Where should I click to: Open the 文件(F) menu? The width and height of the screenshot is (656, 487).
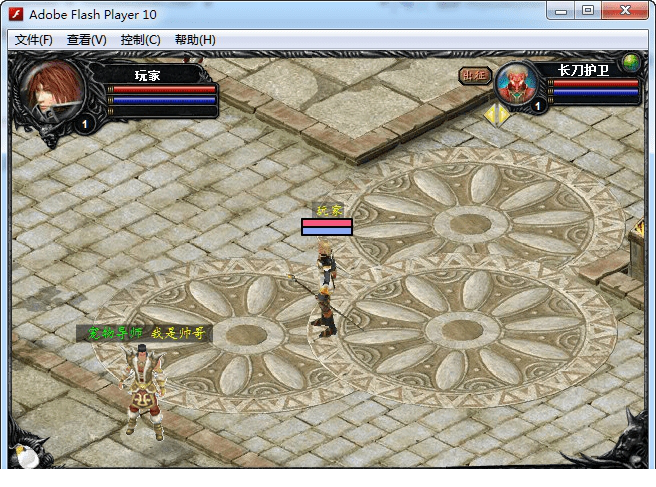tap(34, 40)
